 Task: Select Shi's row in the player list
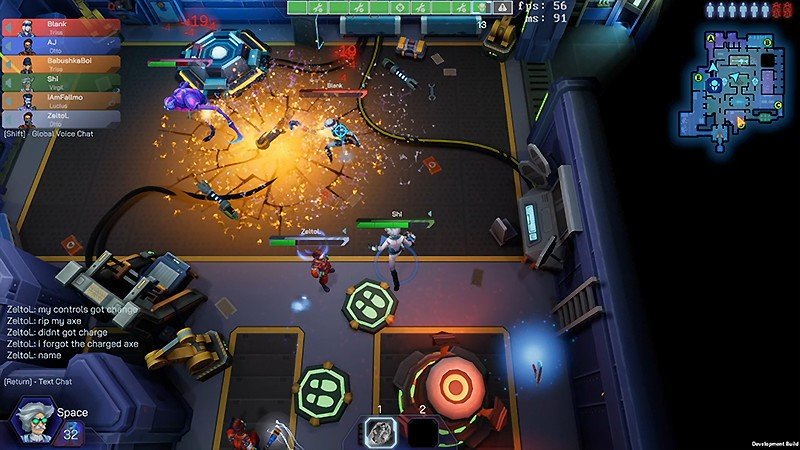tap(60, 80)
